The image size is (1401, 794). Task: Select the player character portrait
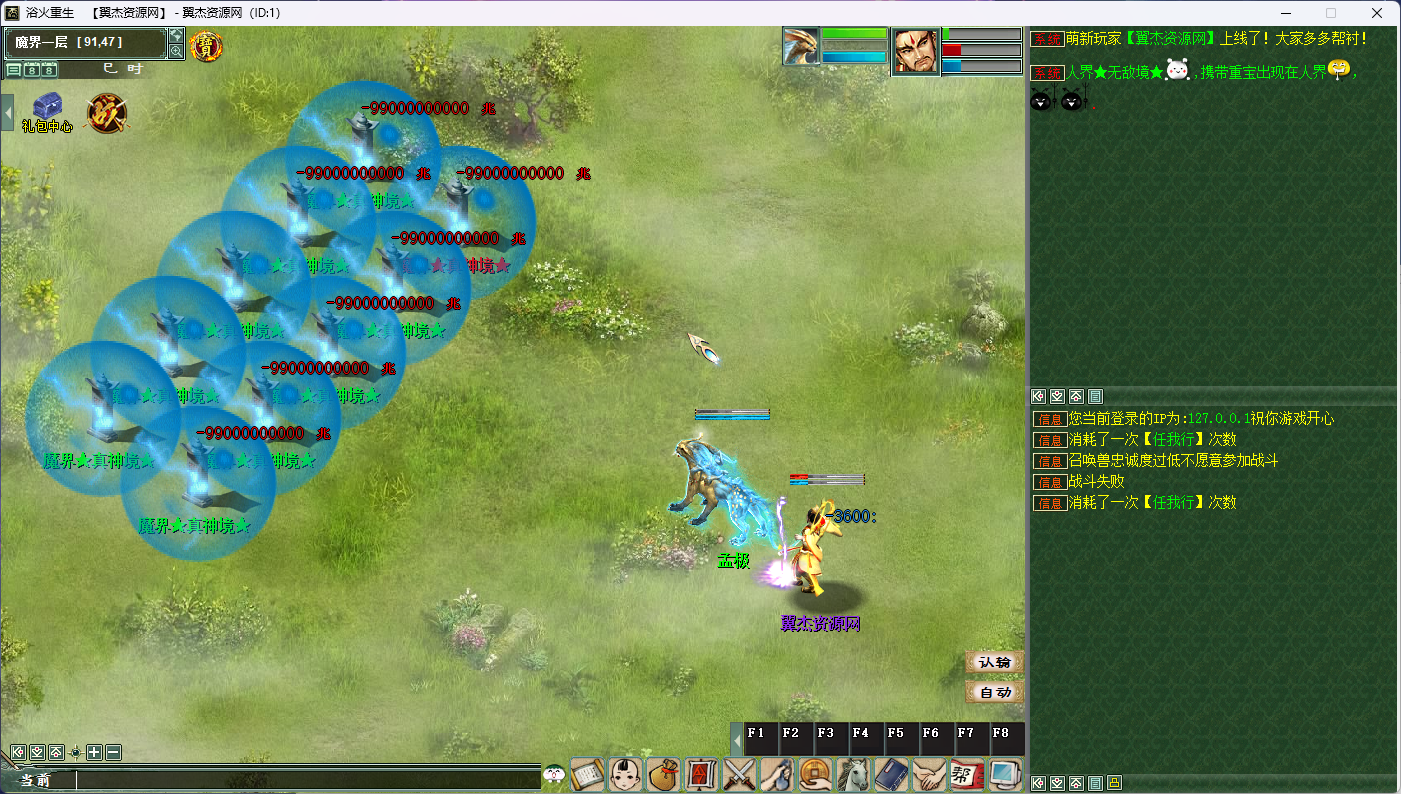(x=915, y=51)
